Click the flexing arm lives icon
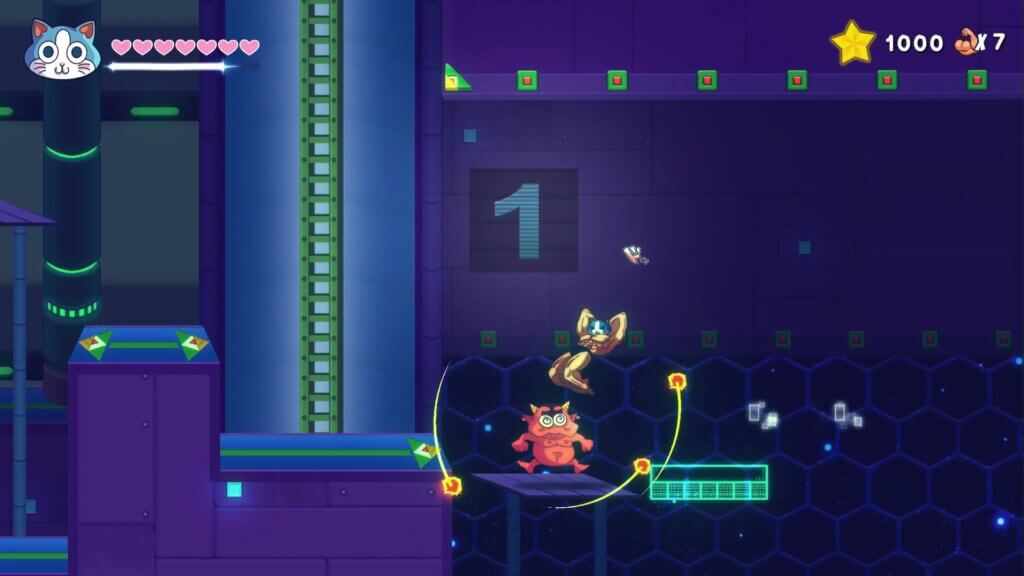This screenshot has height=576, width=1024. pos(966,42)
